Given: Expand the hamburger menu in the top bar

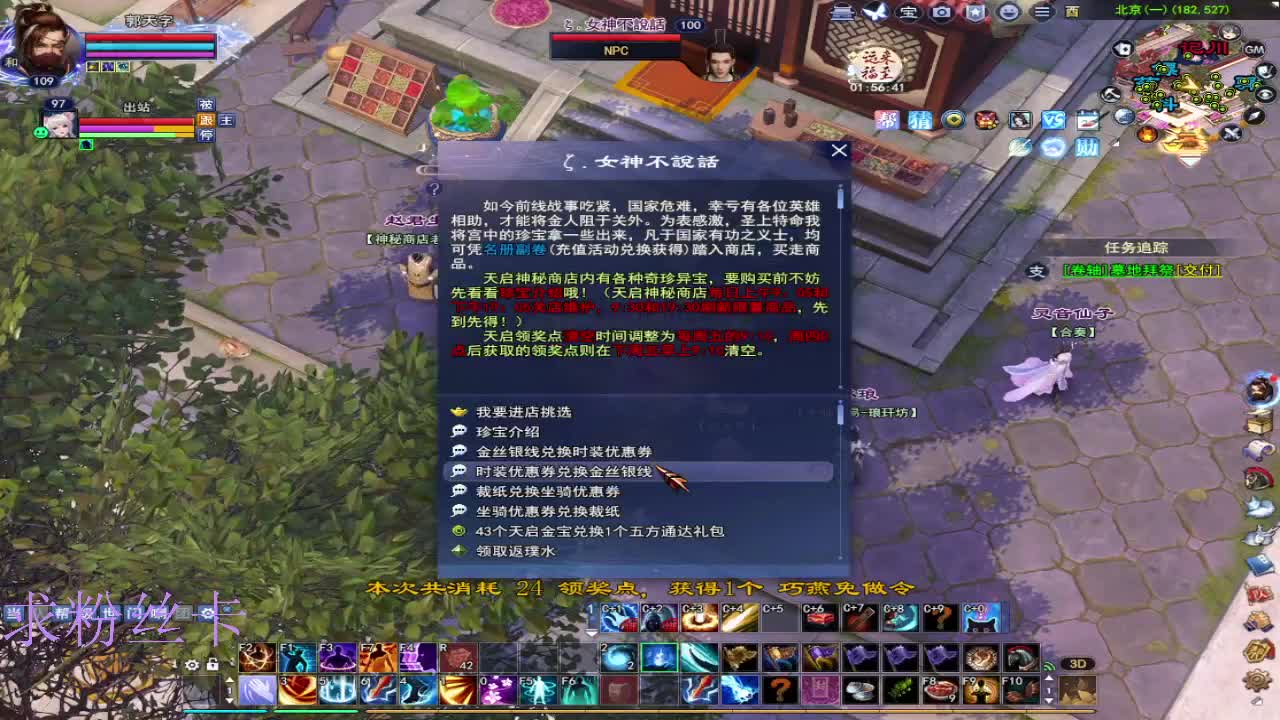Looking at the screenshot, I should tap(1041, 13).
